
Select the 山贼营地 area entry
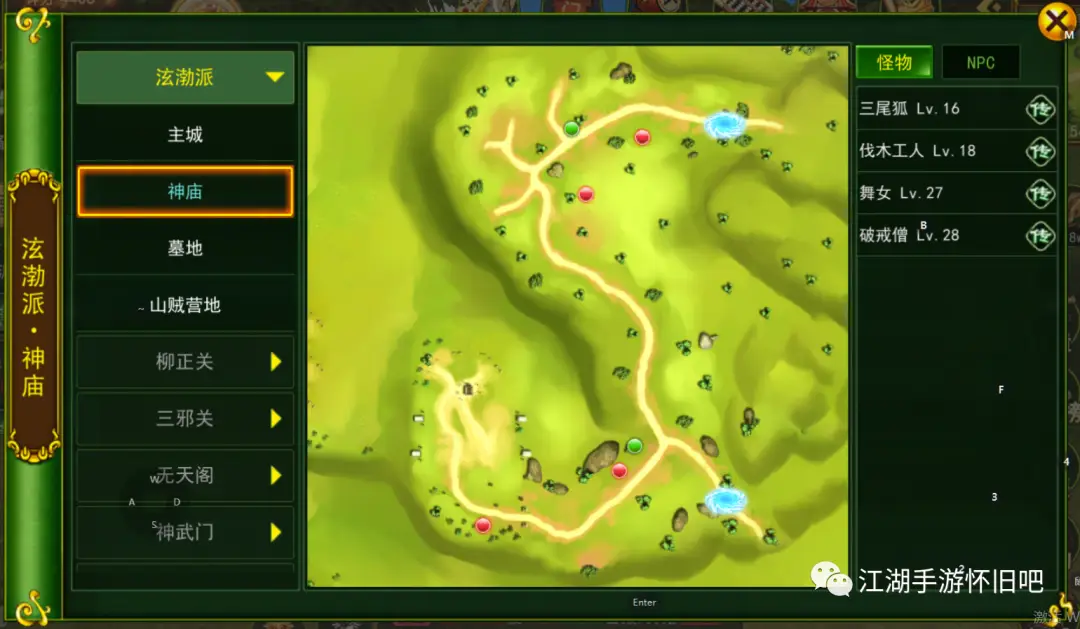coord(185,305)
